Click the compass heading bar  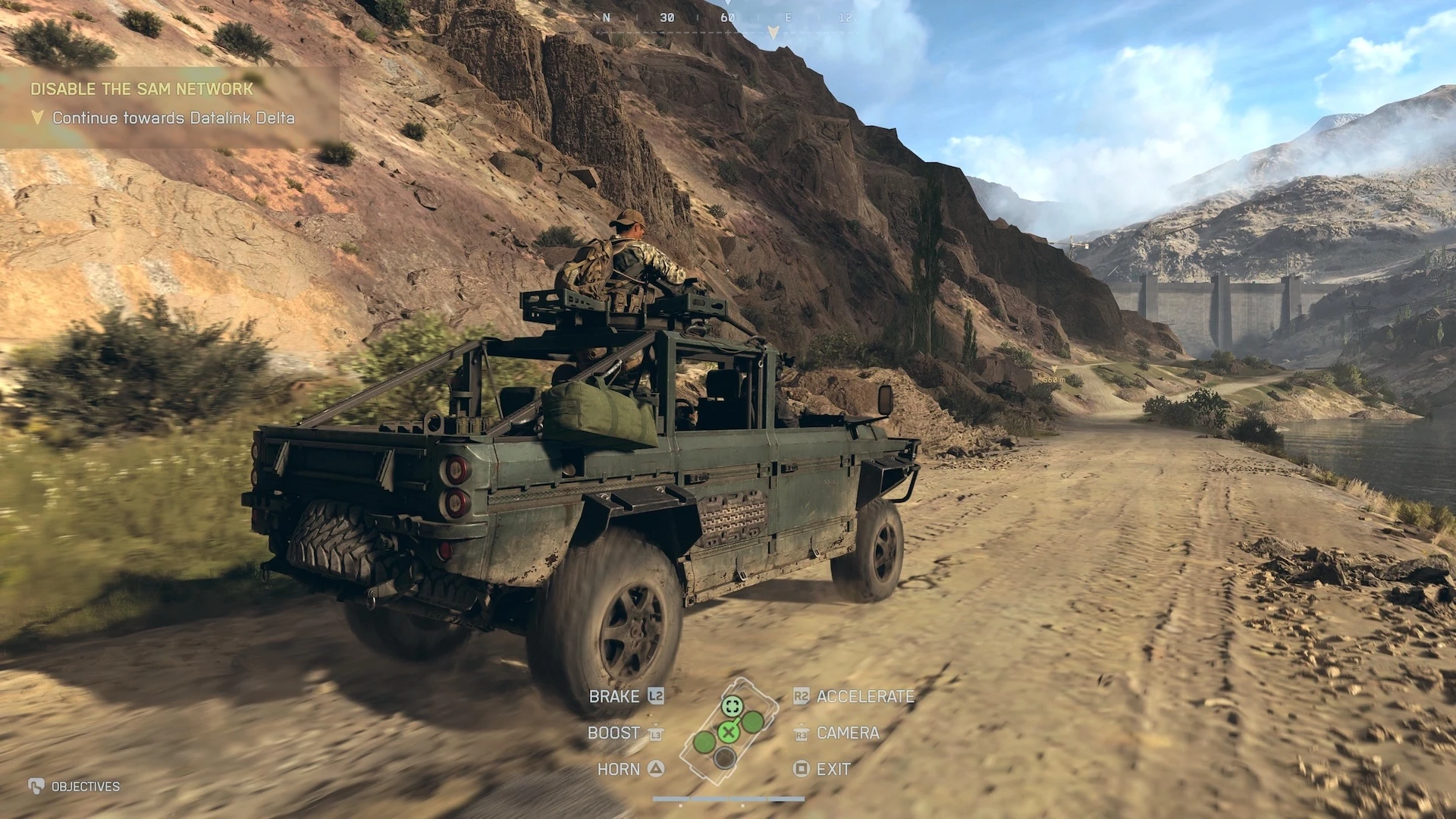click(726, 18)
